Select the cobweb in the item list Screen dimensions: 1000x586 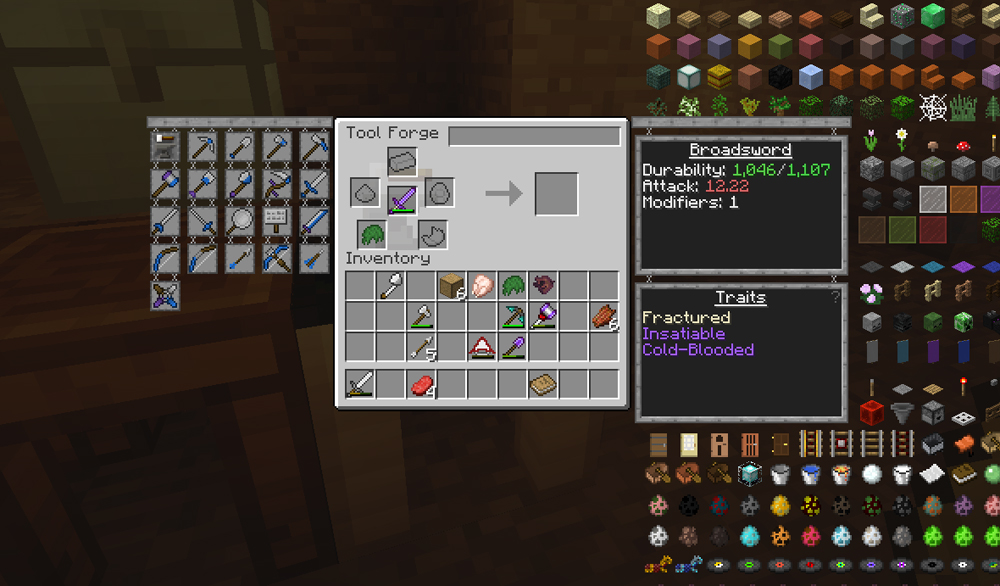[x=932, y=106]
